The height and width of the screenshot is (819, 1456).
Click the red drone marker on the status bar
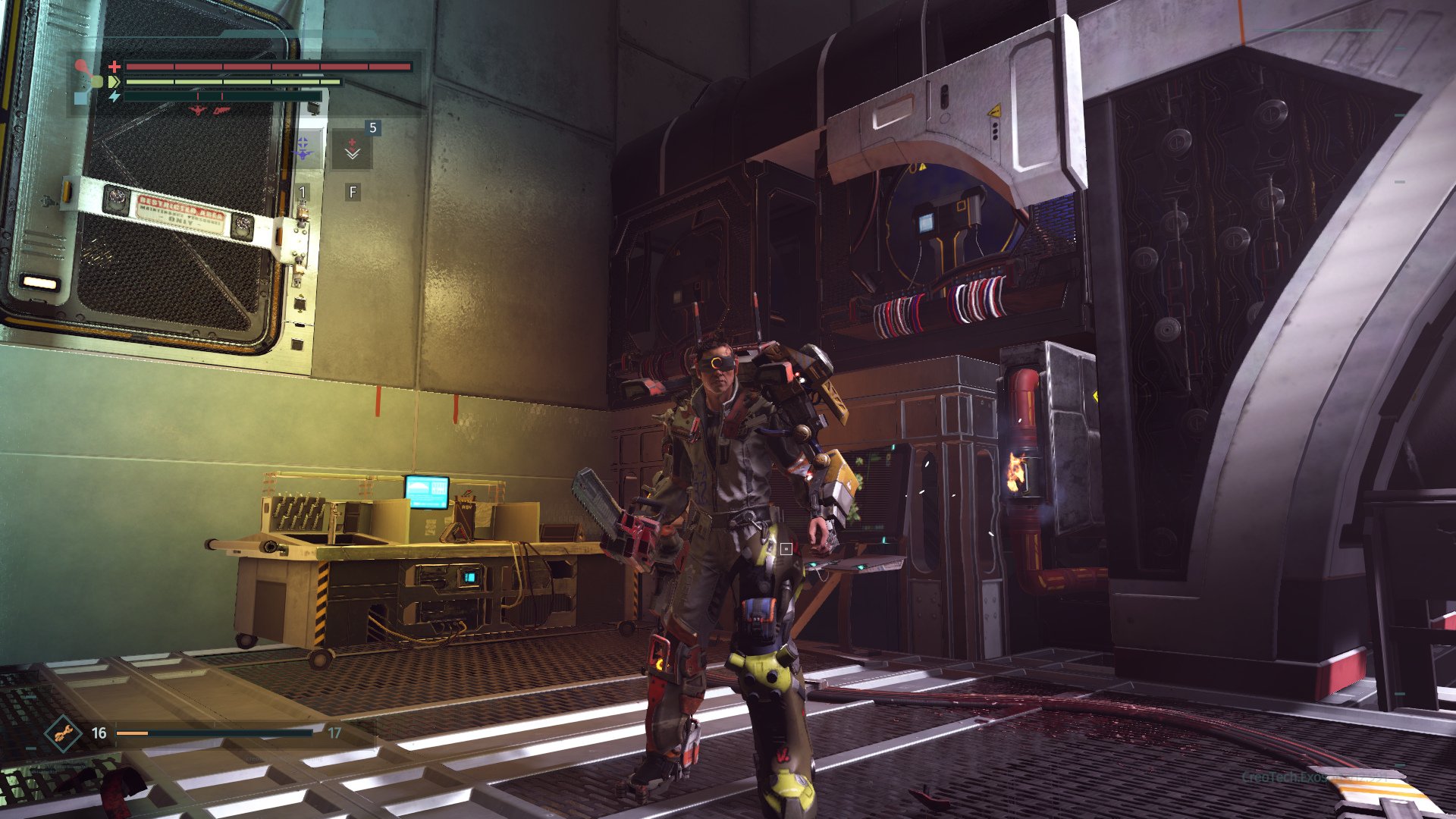coord(198,111)
